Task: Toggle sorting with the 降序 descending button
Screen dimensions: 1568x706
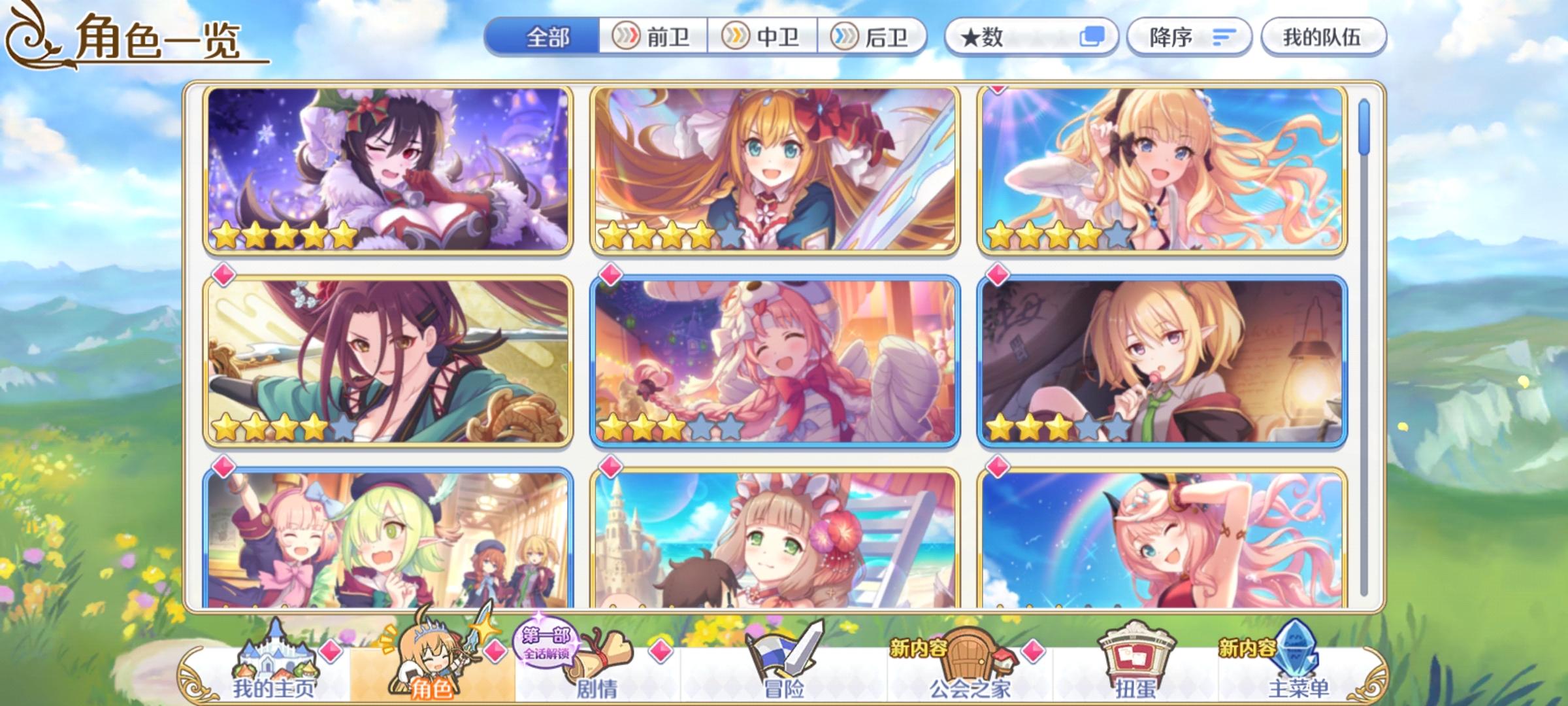Action: point(1189,37)
